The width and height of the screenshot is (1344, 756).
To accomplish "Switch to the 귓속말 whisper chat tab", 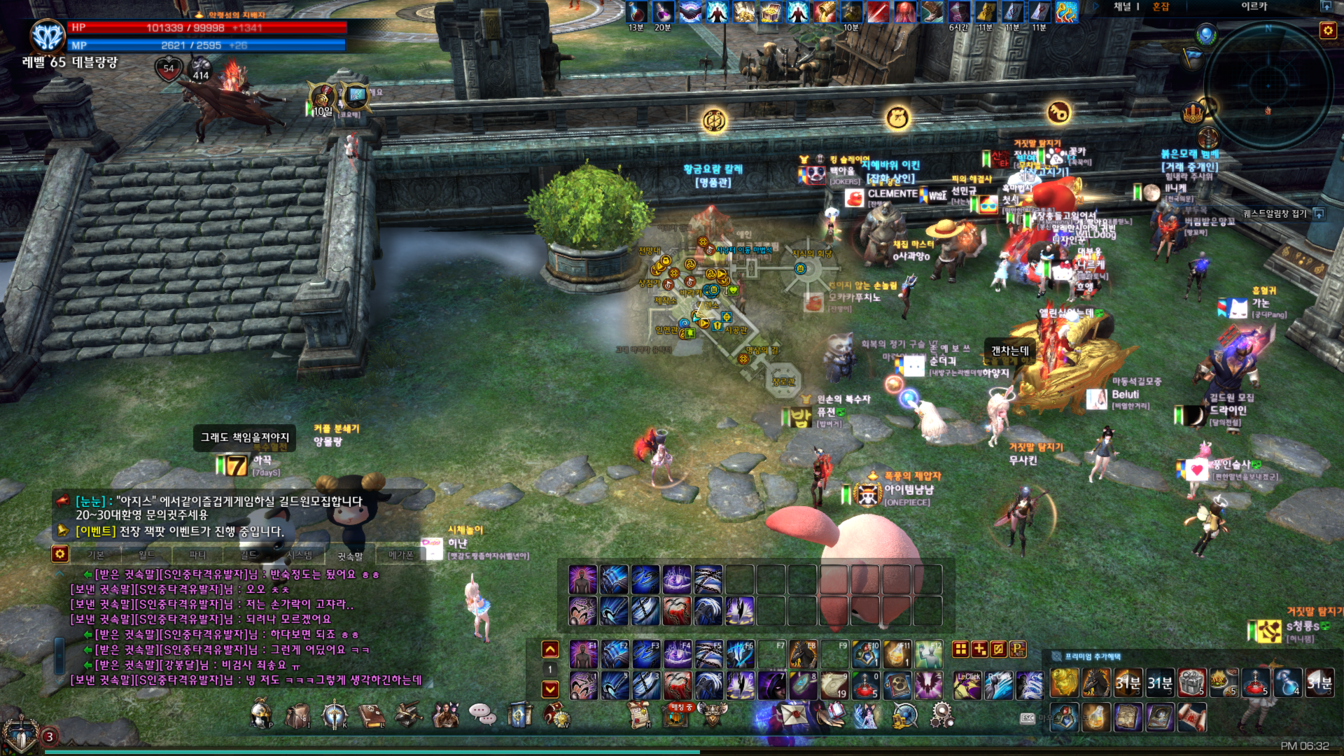I will (349, 554).
